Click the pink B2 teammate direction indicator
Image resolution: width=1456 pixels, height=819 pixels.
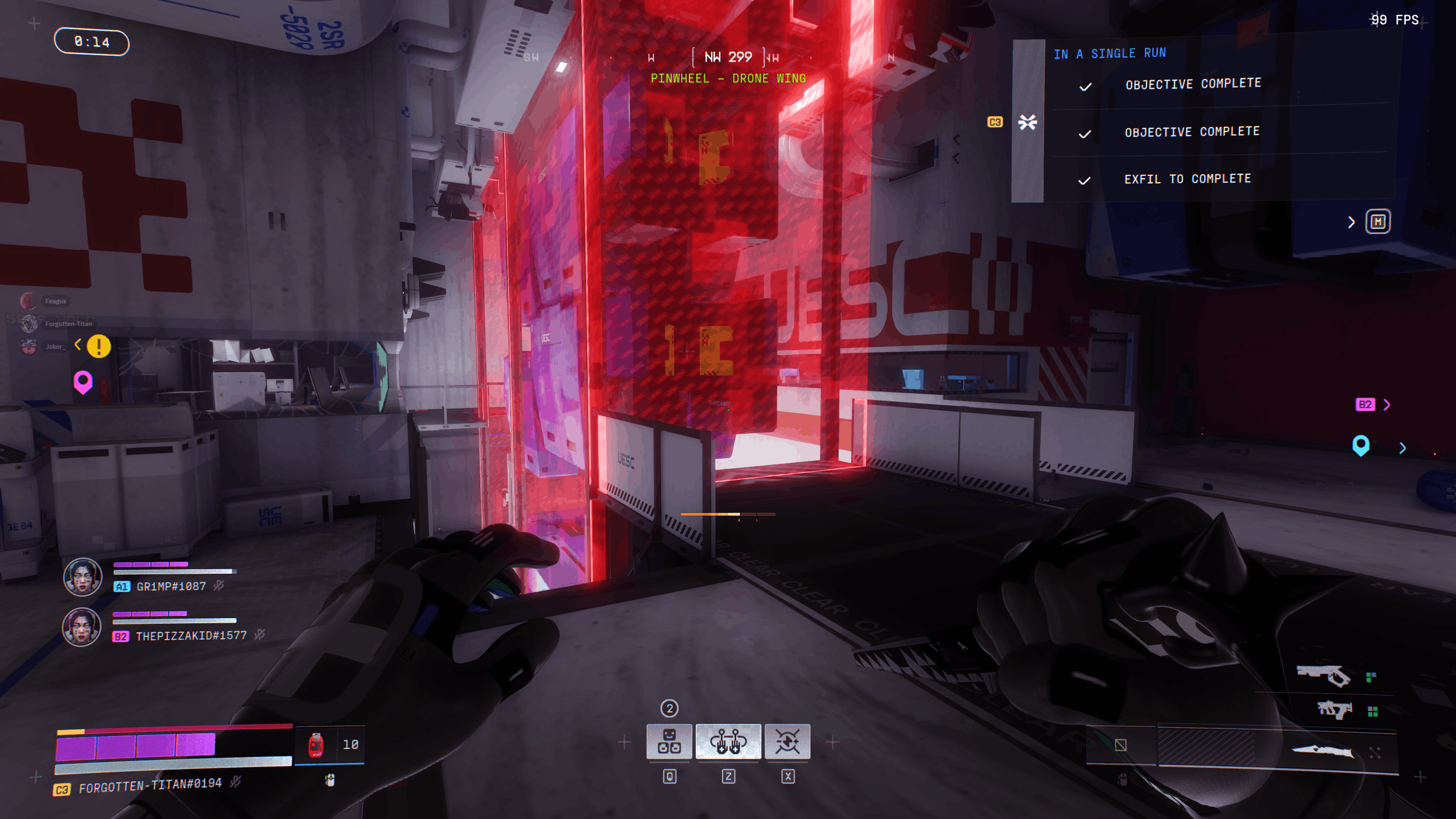pyautogui.click(x=1366, y=405)
